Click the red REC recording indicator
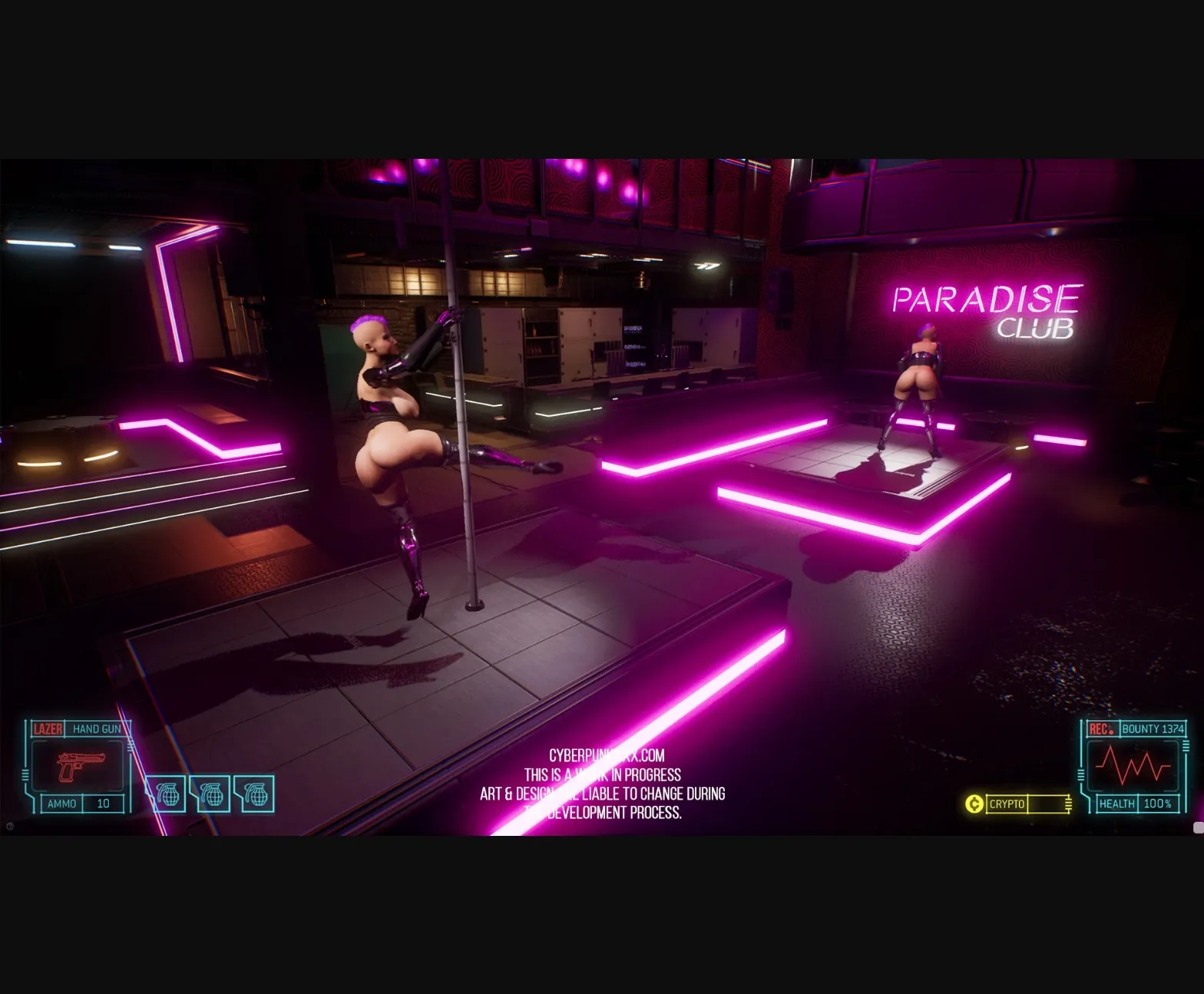The width and height of the screenshot is (1204, 994). click(x=1102, y=729)
